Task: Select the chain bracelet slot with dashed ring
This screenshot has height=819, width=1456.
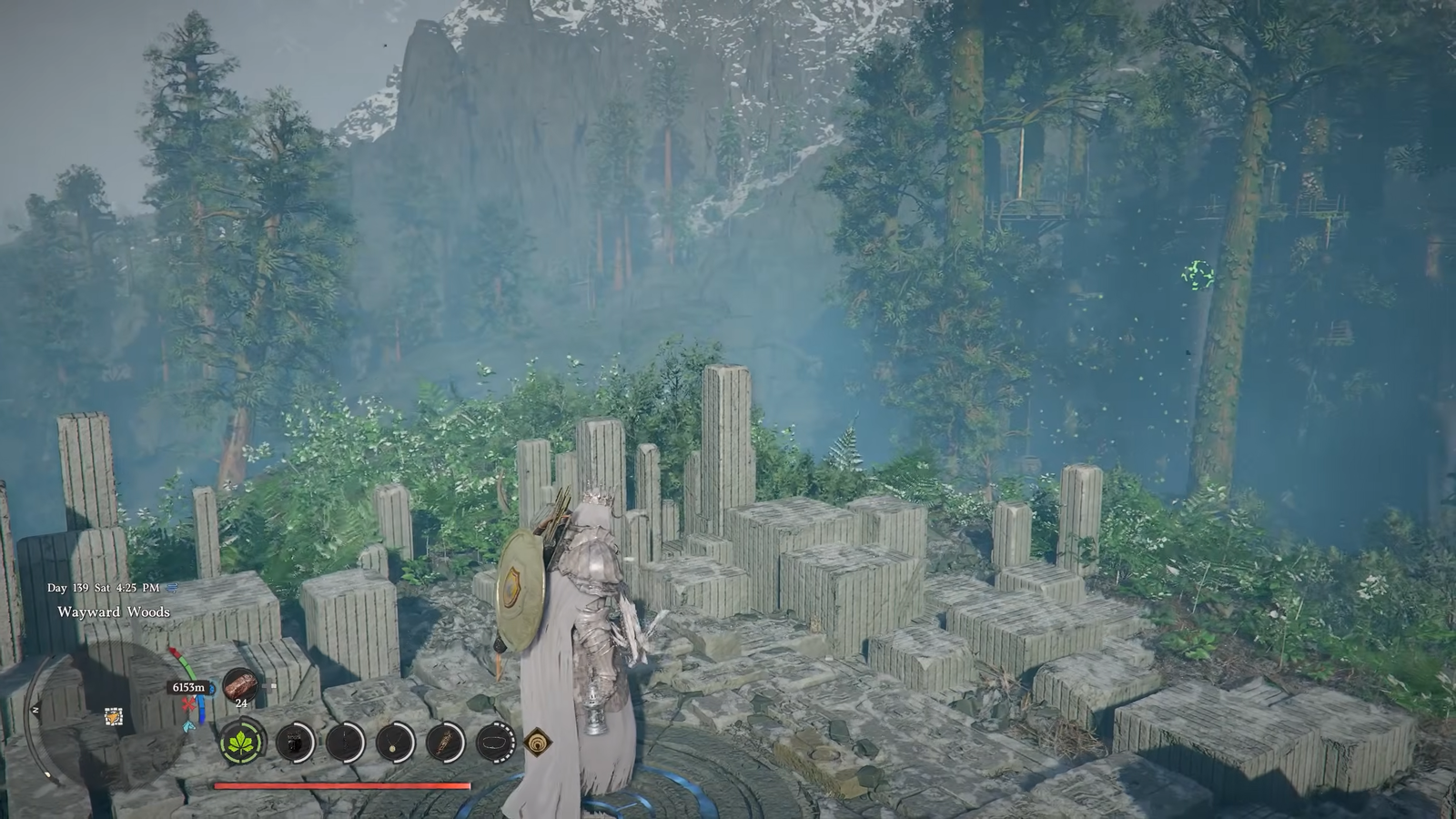Action: coord(496,743)
